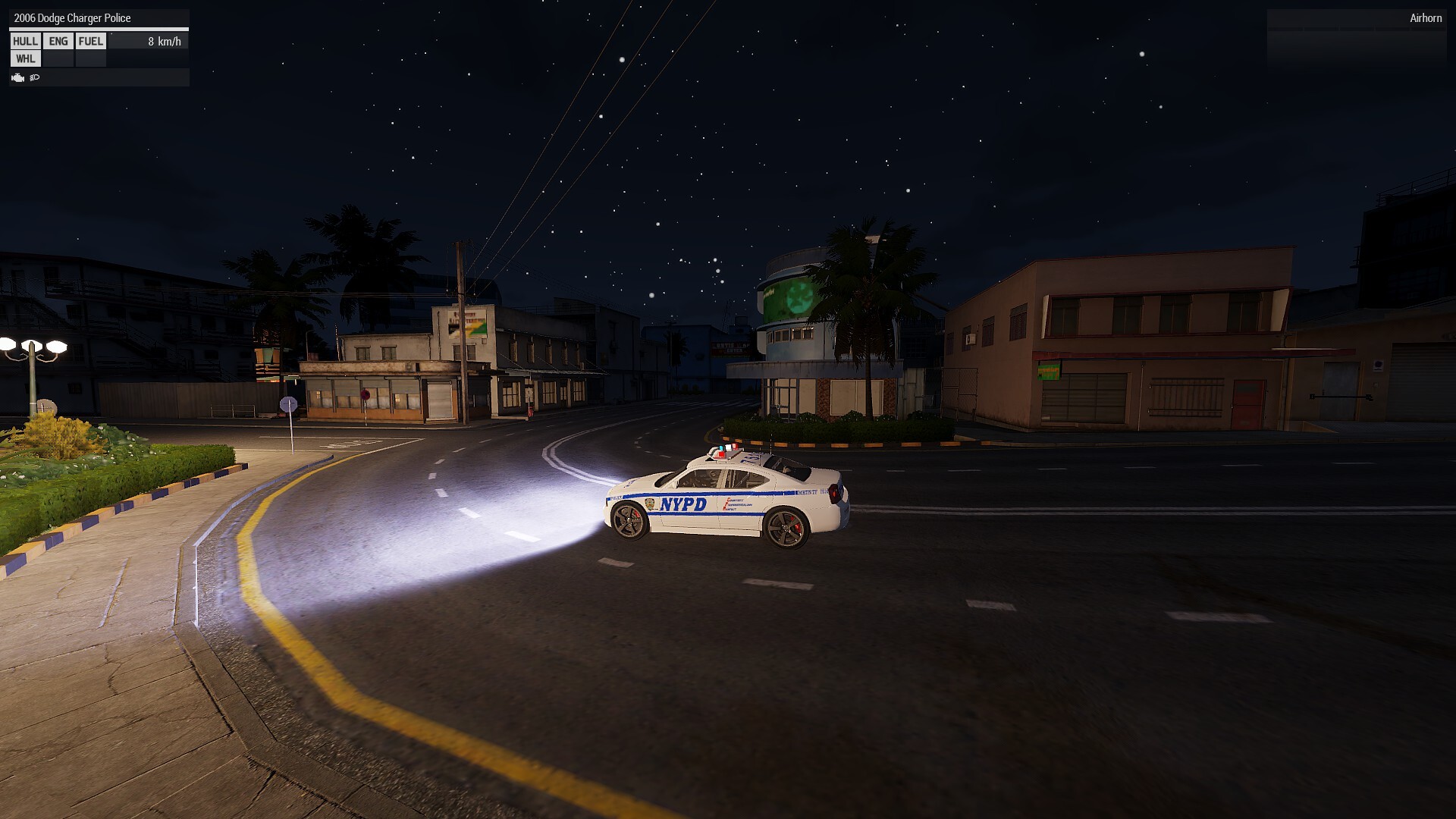Toggle the headlights indicator icon
The height and width of the screenshot is (819, 1456).
(x=35, y=77)
